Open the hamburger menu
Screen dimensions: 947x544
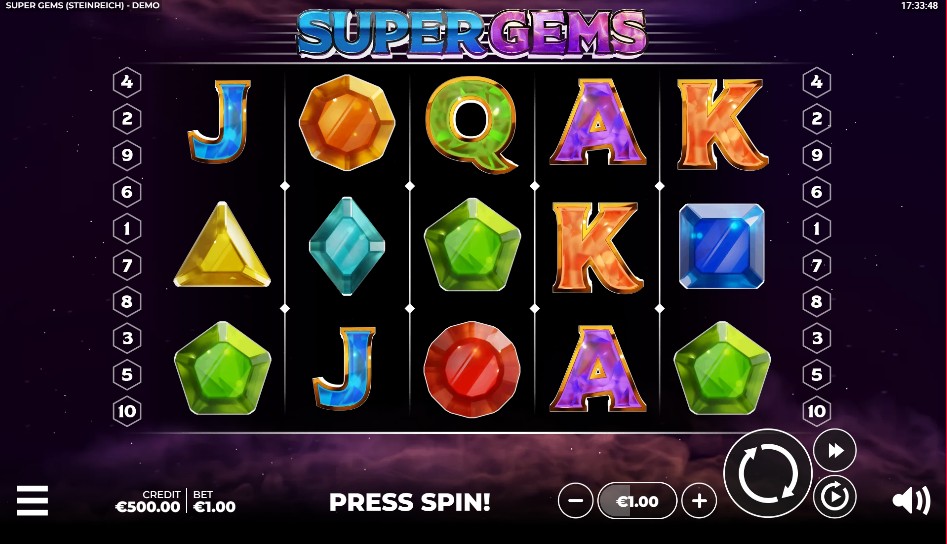pyautogui.click(x=32, y=500)
